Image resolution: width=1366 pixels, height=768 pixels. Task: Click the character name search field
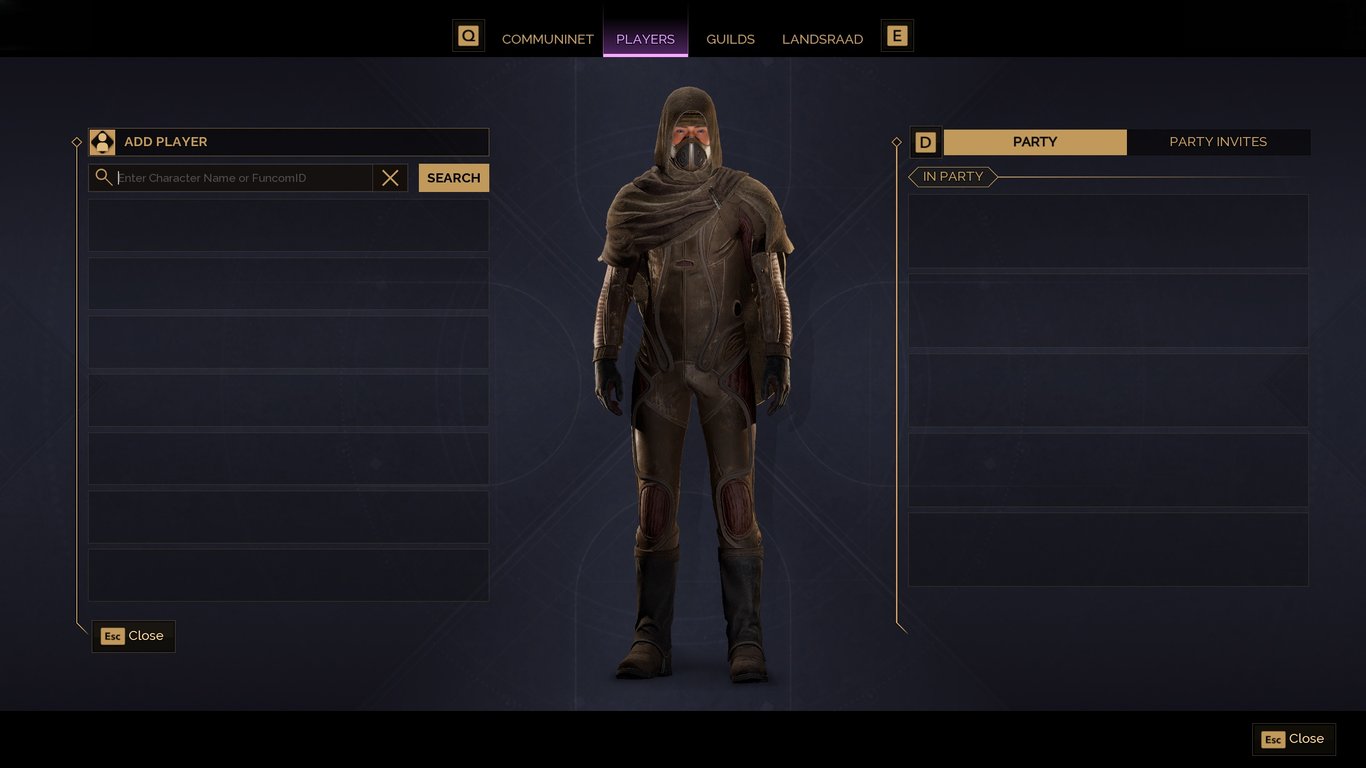(243, 178)
